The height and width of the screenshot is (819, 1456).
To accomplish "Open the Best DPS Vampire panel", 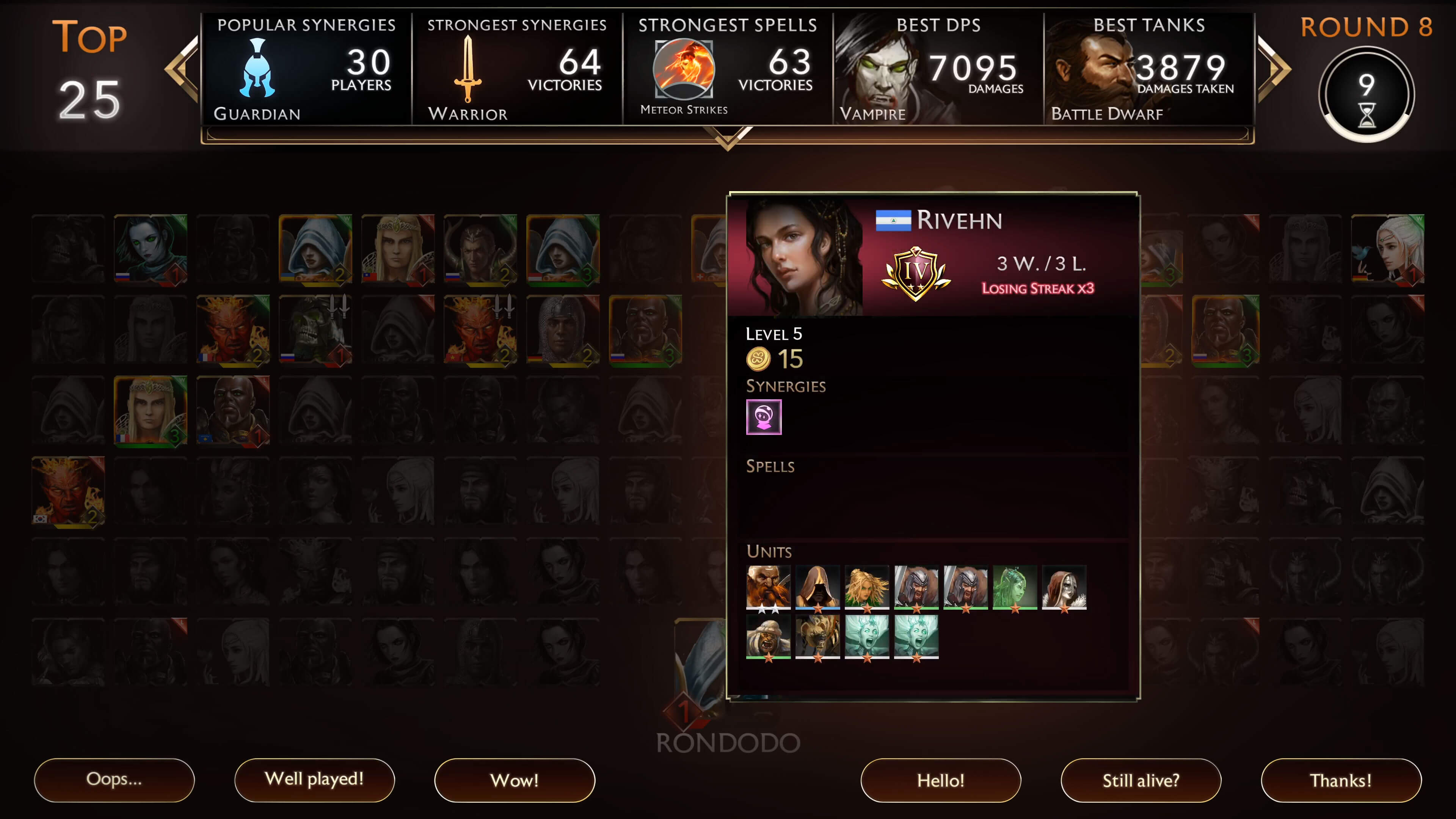I will (938, 69).
